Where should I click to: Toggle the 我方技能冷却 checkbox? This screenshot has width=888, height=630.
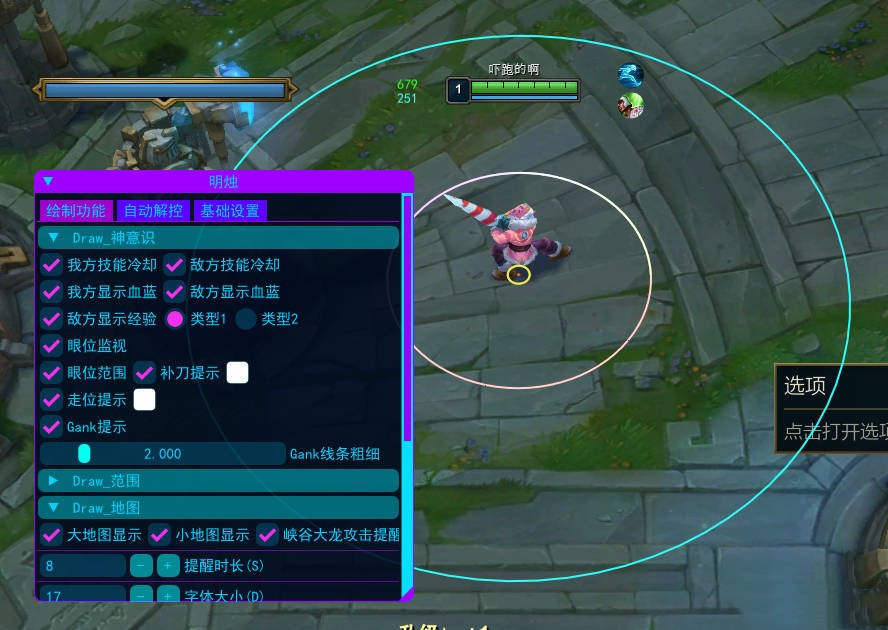coord(52,265)
